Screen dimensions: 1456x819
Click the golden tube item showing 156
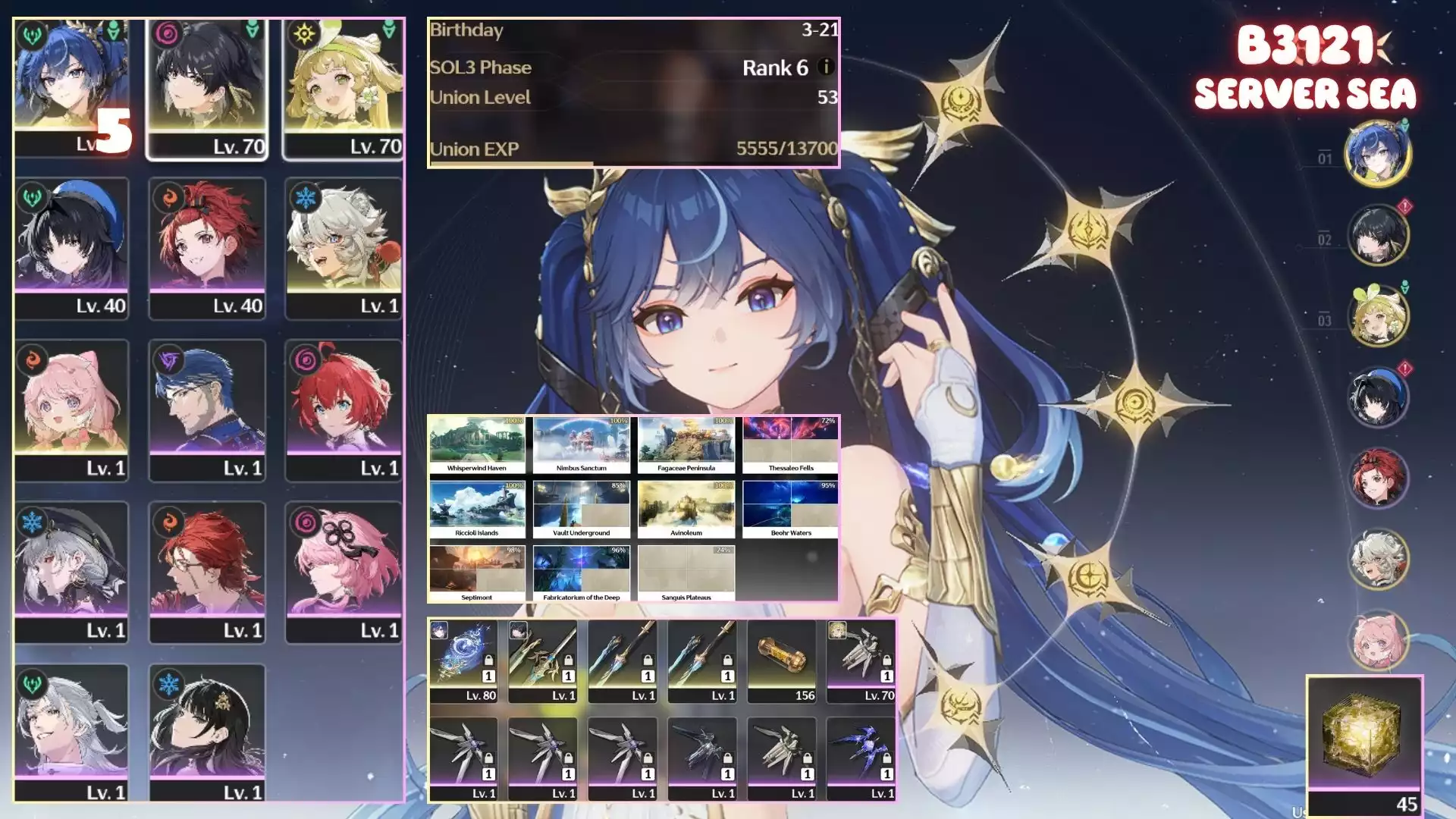click(x=782, y=661)
